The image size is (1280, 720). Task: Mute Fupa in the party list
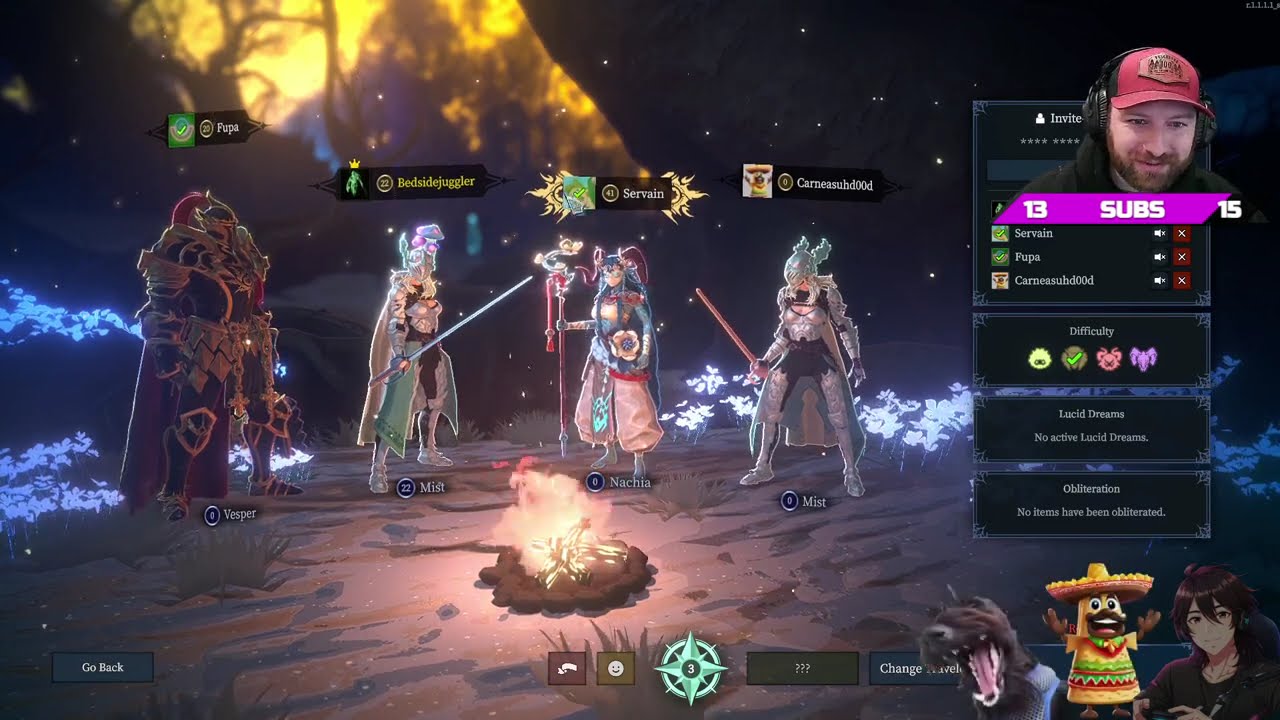(x=1159, y=257)
